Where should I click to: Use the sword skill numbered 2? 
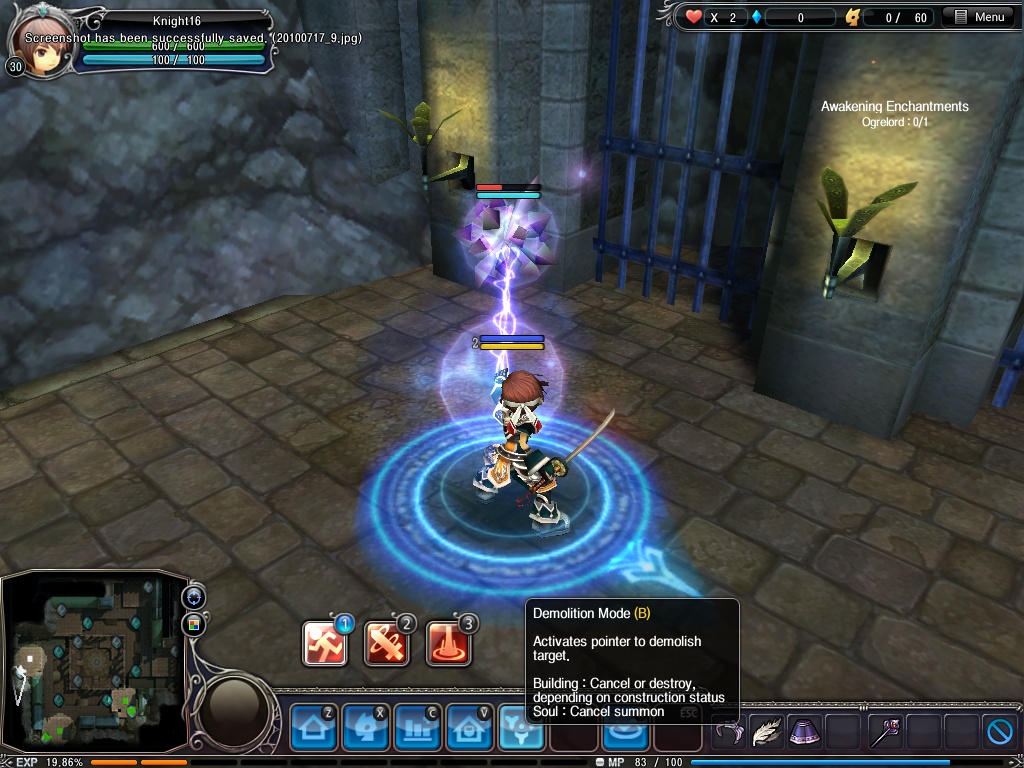(x=387, y=644)
